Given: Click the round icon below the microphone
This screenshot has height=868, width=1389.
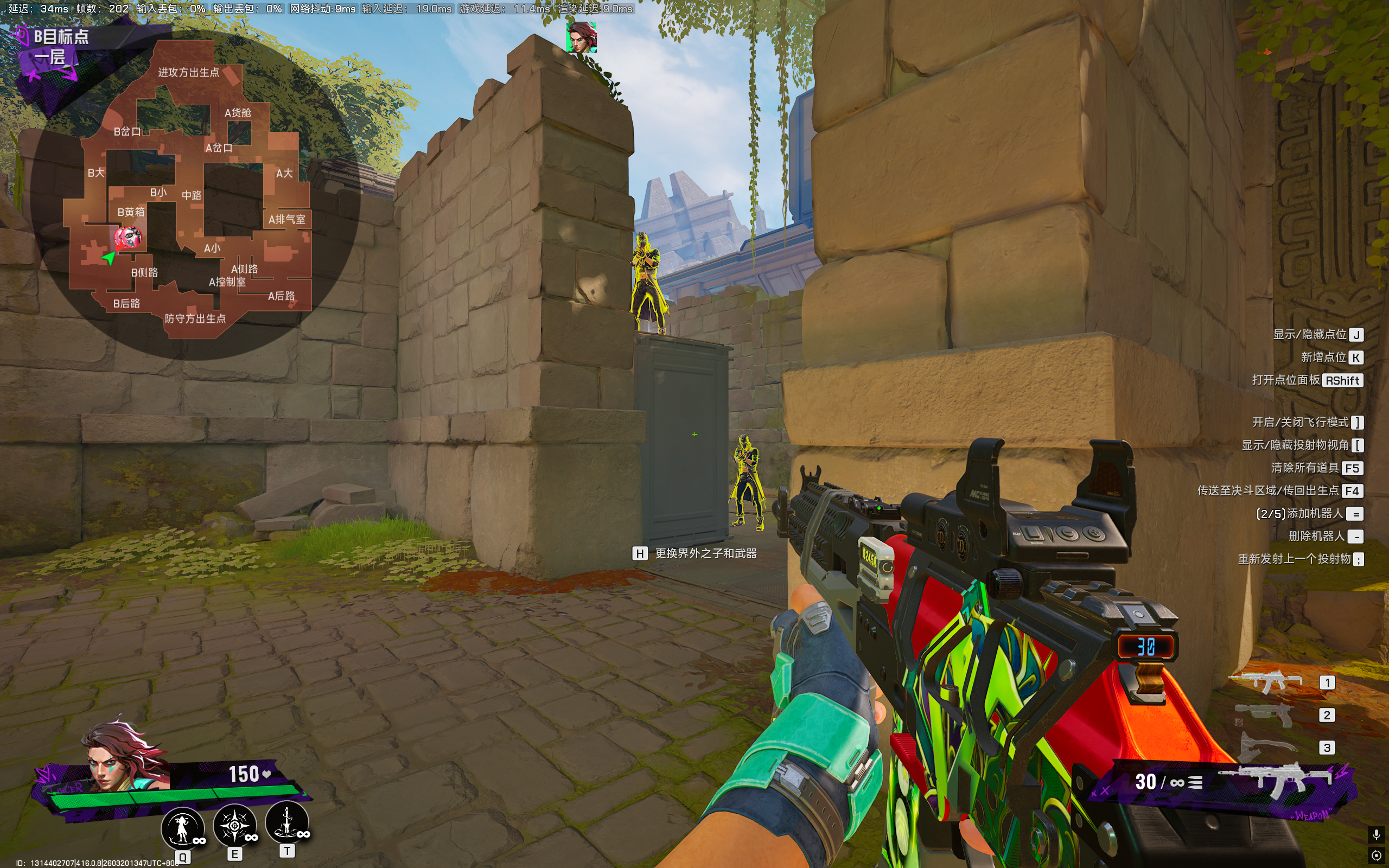Looking at the screenshot, I should tap(1376, 856).
